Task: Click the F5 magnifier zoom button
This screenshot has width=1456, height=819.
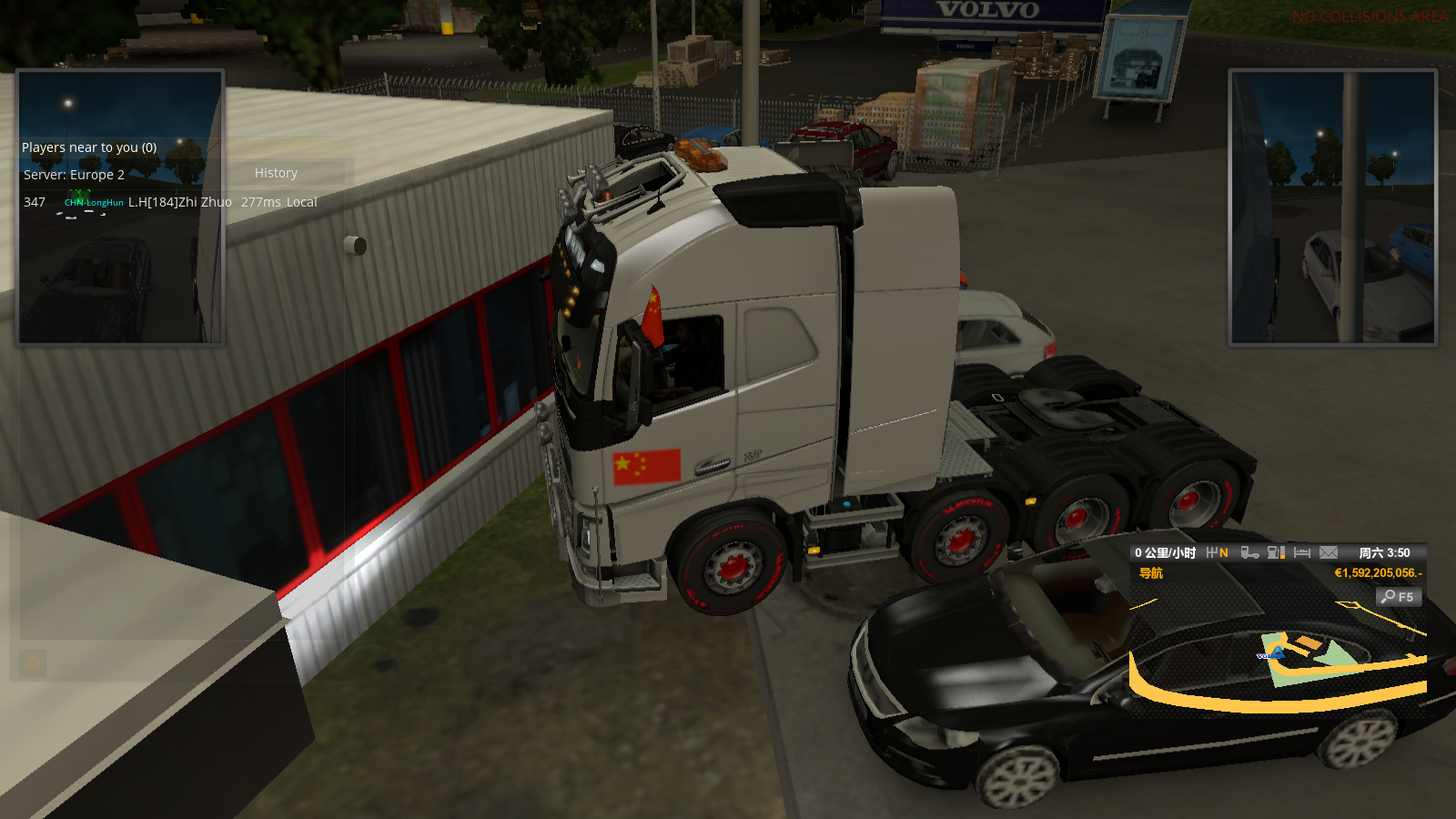Action: click(1398, 597)
